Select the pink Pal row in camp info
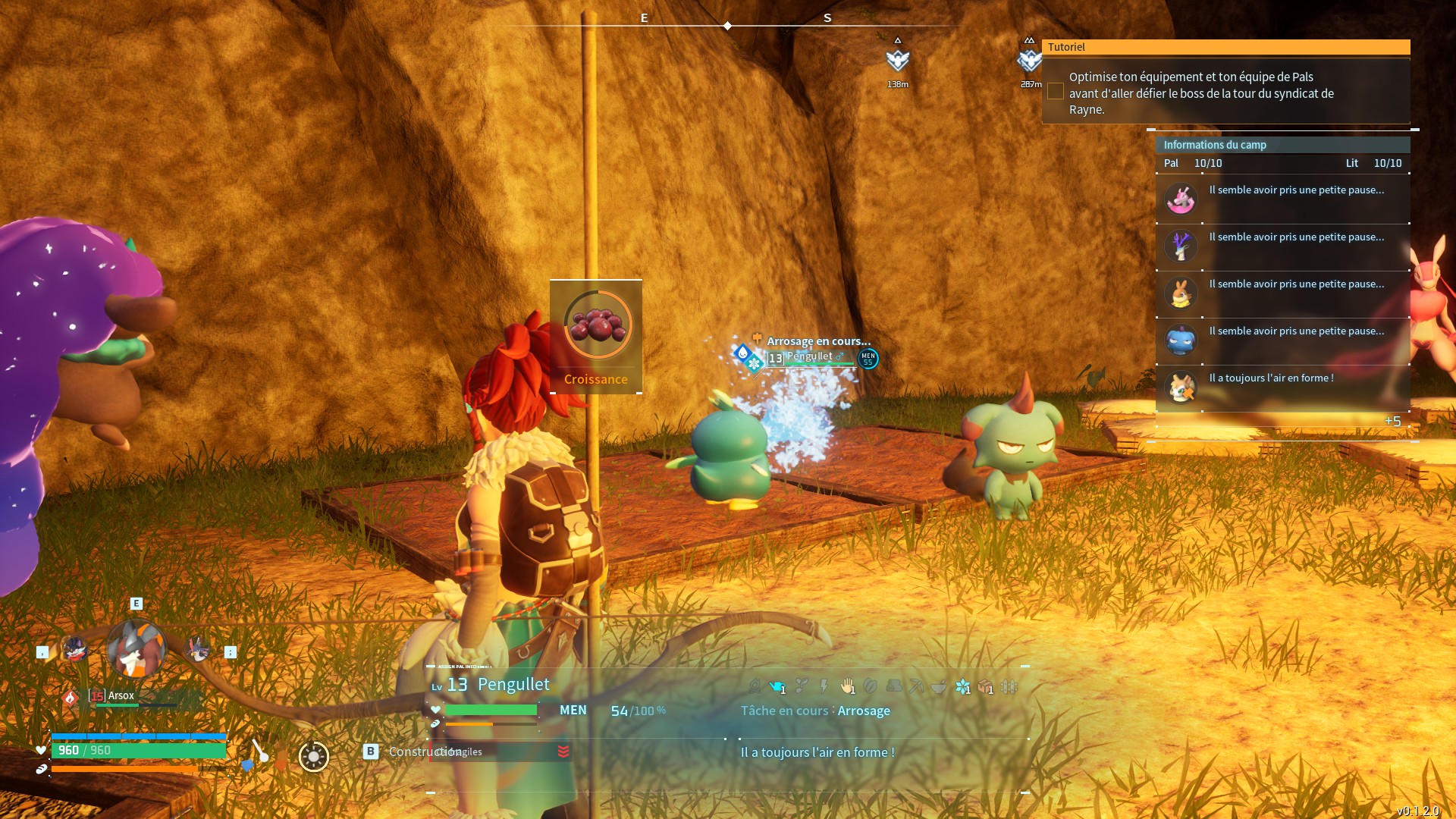Image resolution: width=1456 pixels, height=819 pixels. pos(1282,199)
